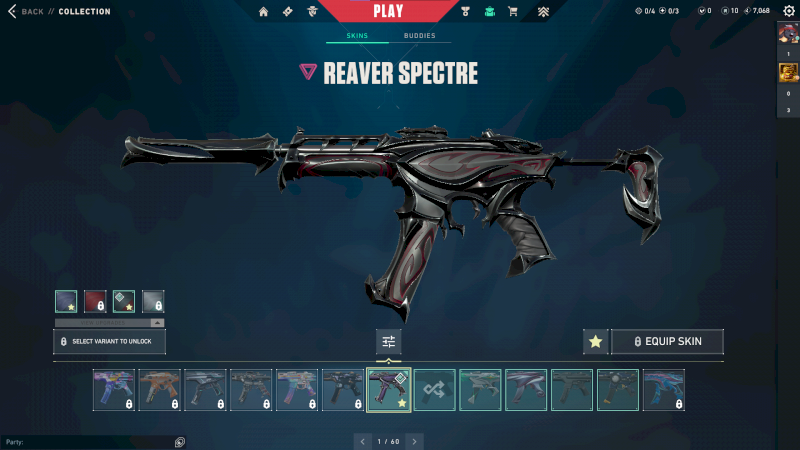Go to the next skin page arrow
800x450 pixels.
[414, 441]
